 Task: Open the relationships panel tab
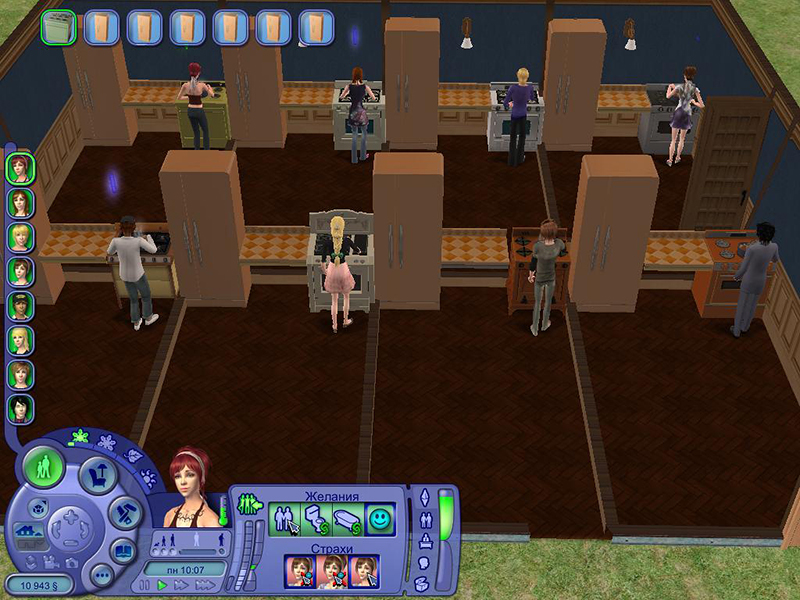(424, 518)
